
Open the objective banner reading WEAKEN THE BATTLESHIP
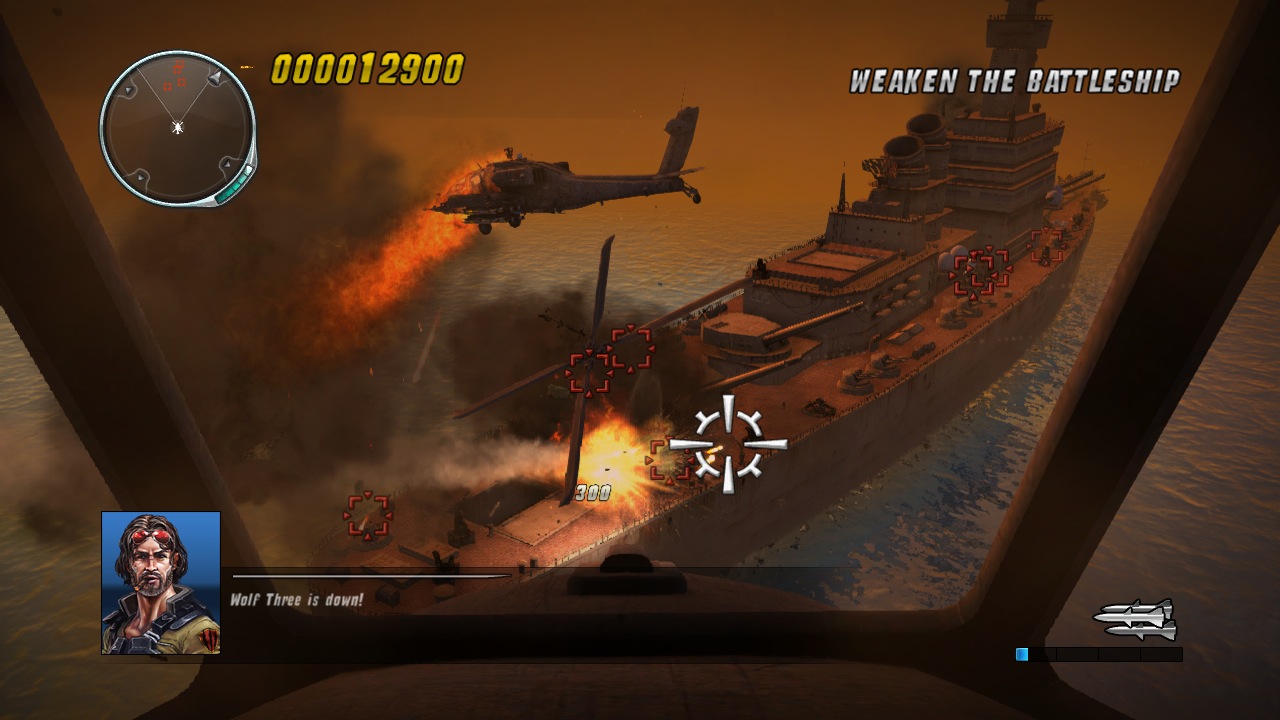1014,80
